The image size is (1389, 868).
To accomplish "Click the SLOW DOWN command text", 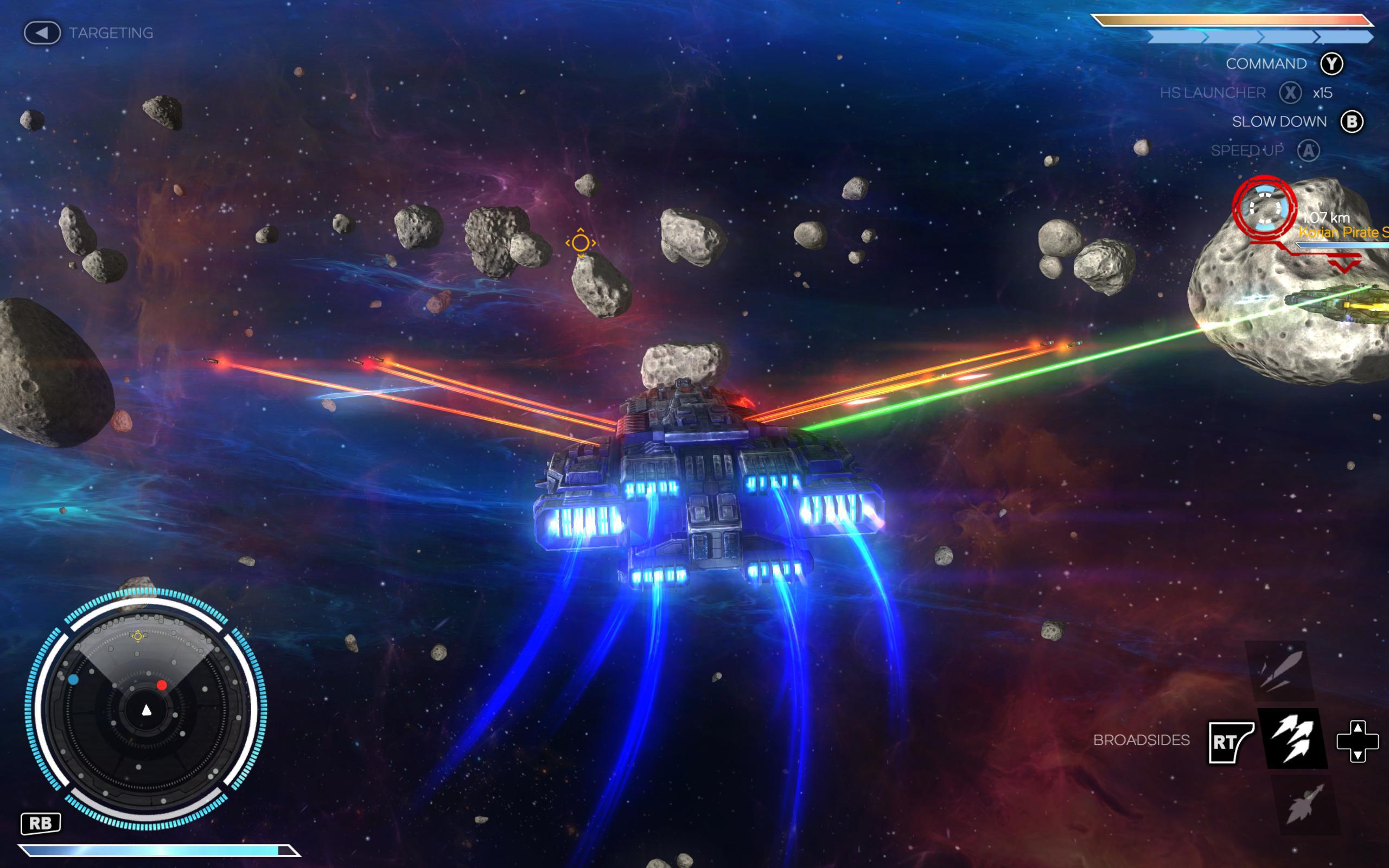I will click(x=1279, y=121).
